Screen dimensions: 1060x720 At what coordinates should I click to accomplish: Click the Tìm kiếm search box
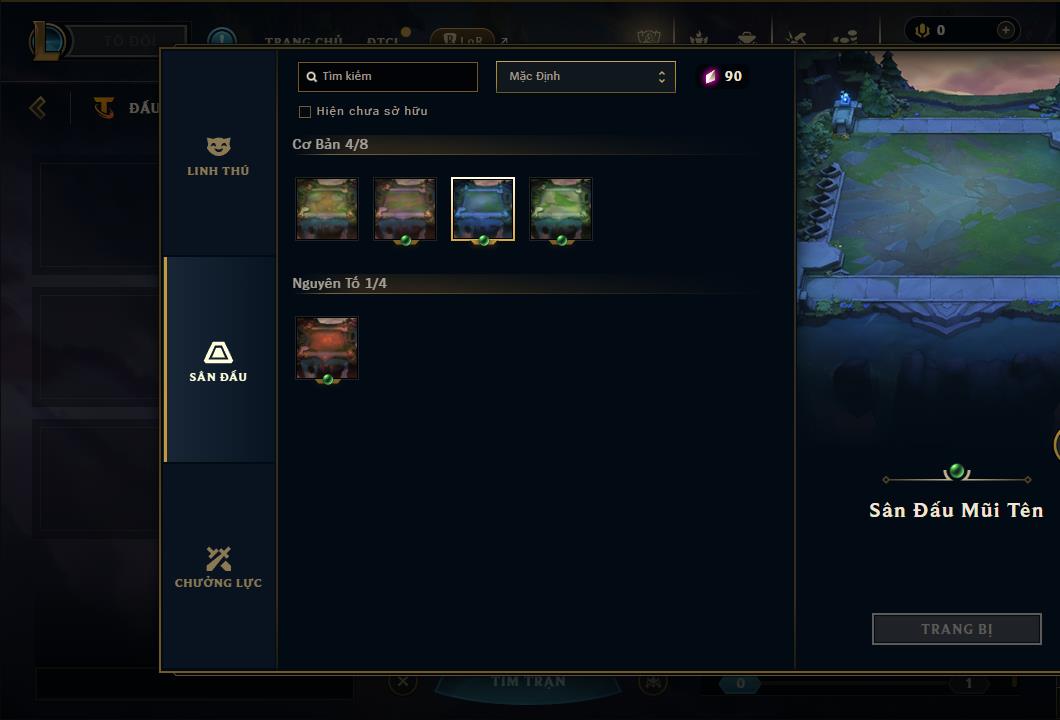coord(388,77)
